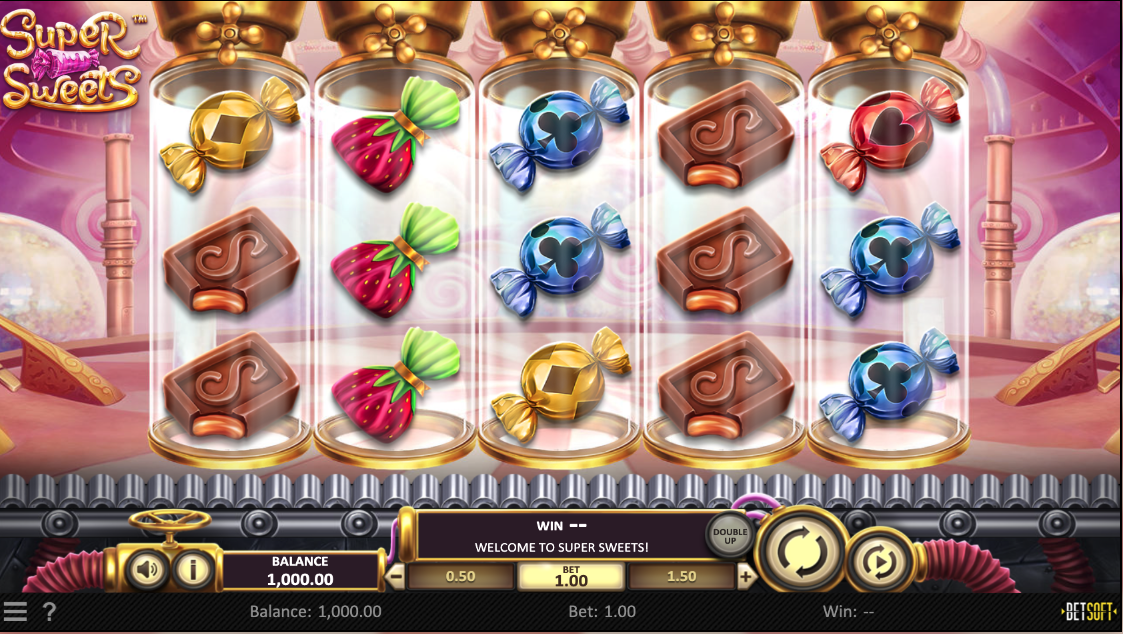Select the 0.50 bet amount
The height and width of the screenshot is (634, 1123).
tap(460, 577)
